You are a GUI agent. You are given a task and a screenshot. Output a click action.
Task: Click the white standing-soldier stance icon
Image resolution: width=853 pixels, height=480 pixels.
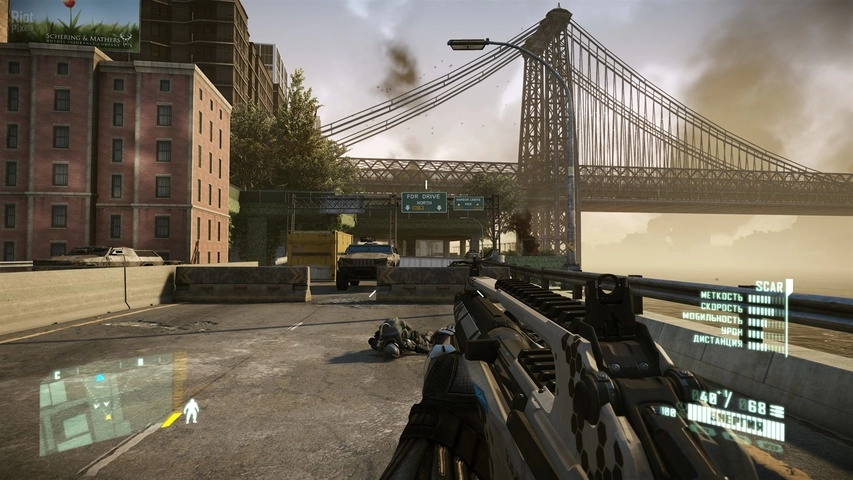(191, 411)
